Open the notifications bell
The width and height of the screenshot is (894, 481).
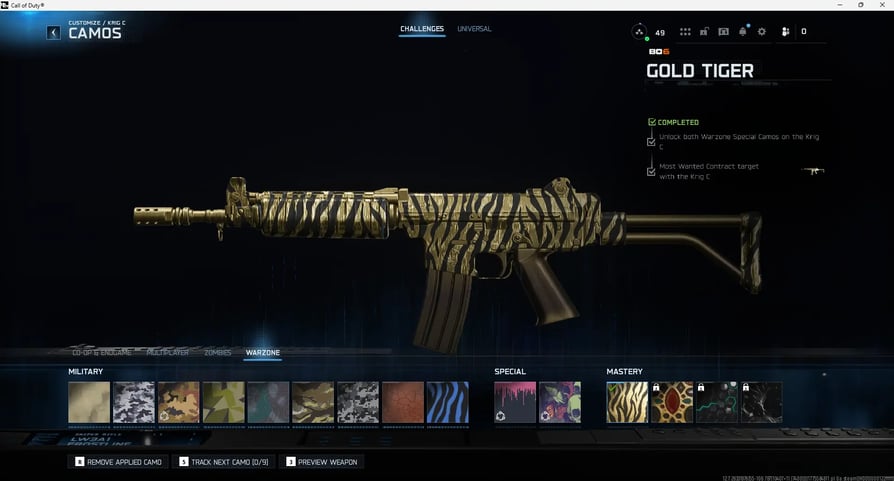tap(743, 32)
